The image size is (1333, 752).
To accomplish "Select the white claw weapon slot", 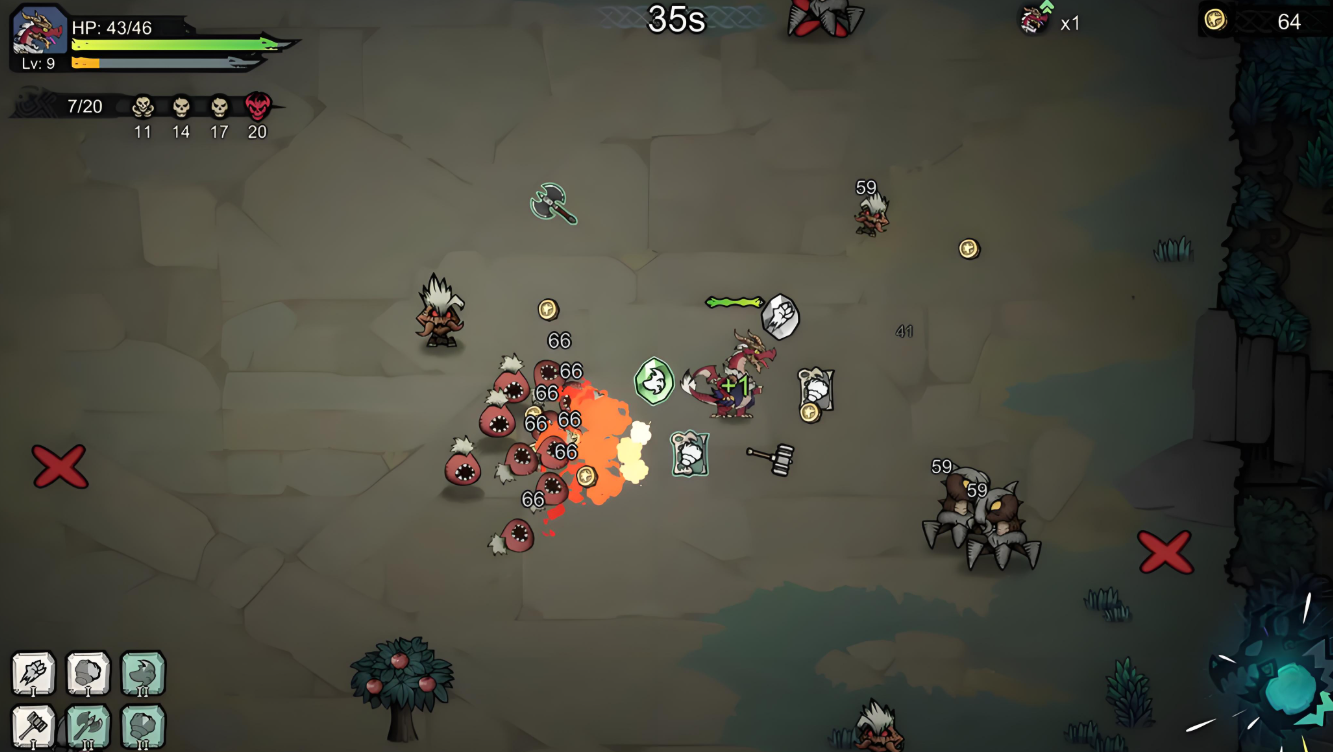I will (33, 673).
